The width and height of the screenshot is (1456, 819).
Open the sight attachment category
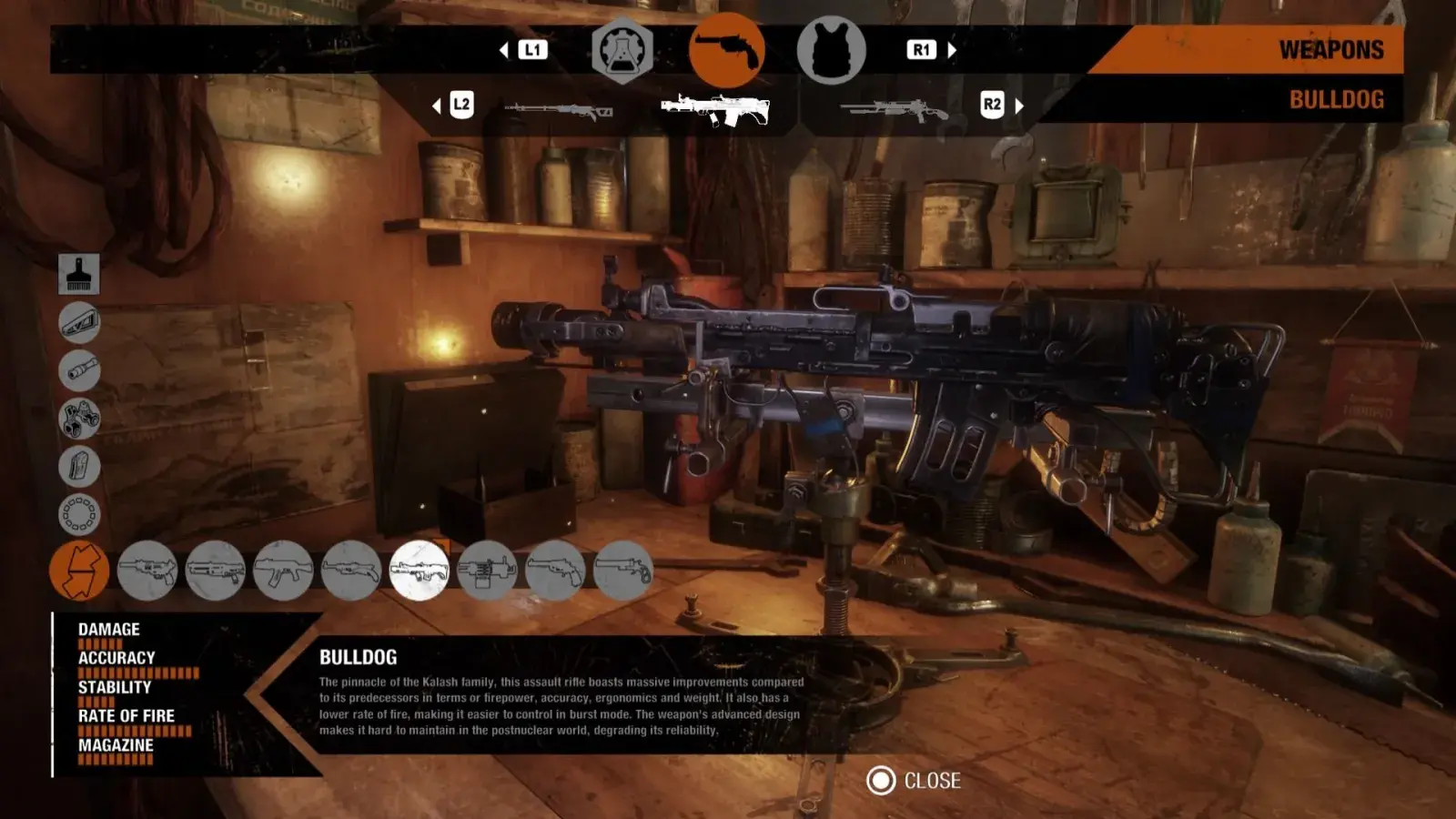coord(79,419)
